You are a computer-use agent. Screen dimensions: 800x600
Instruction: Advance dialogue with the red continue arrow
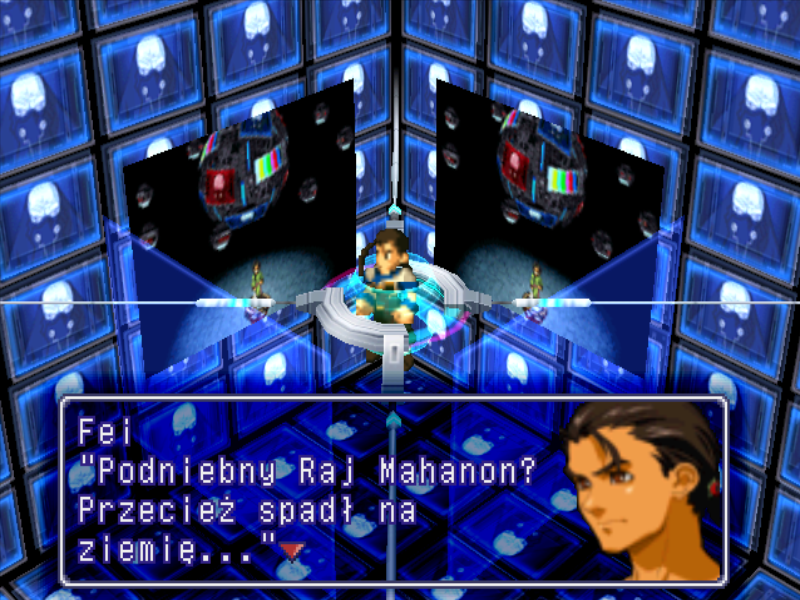tap(291, 549)
